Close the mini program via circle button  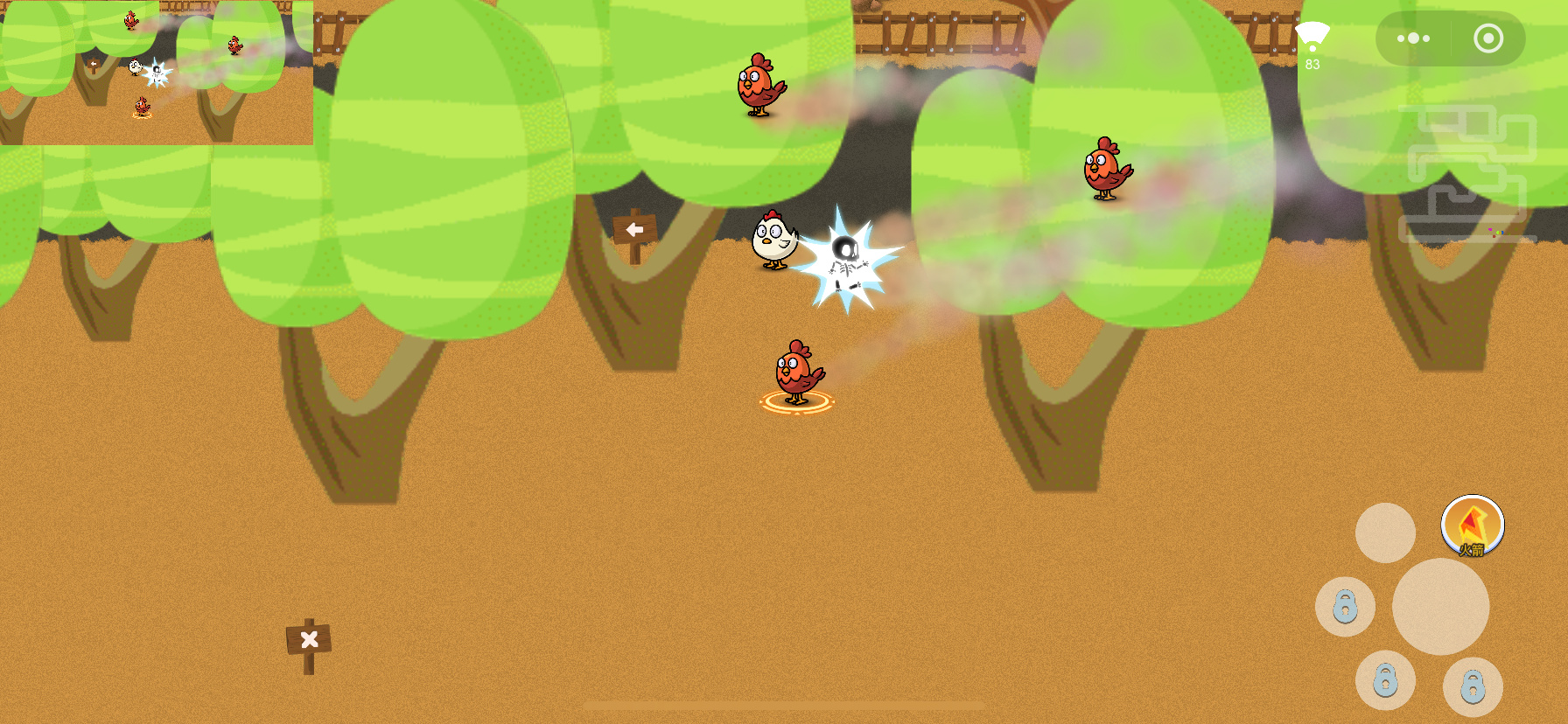point(1487,38)
